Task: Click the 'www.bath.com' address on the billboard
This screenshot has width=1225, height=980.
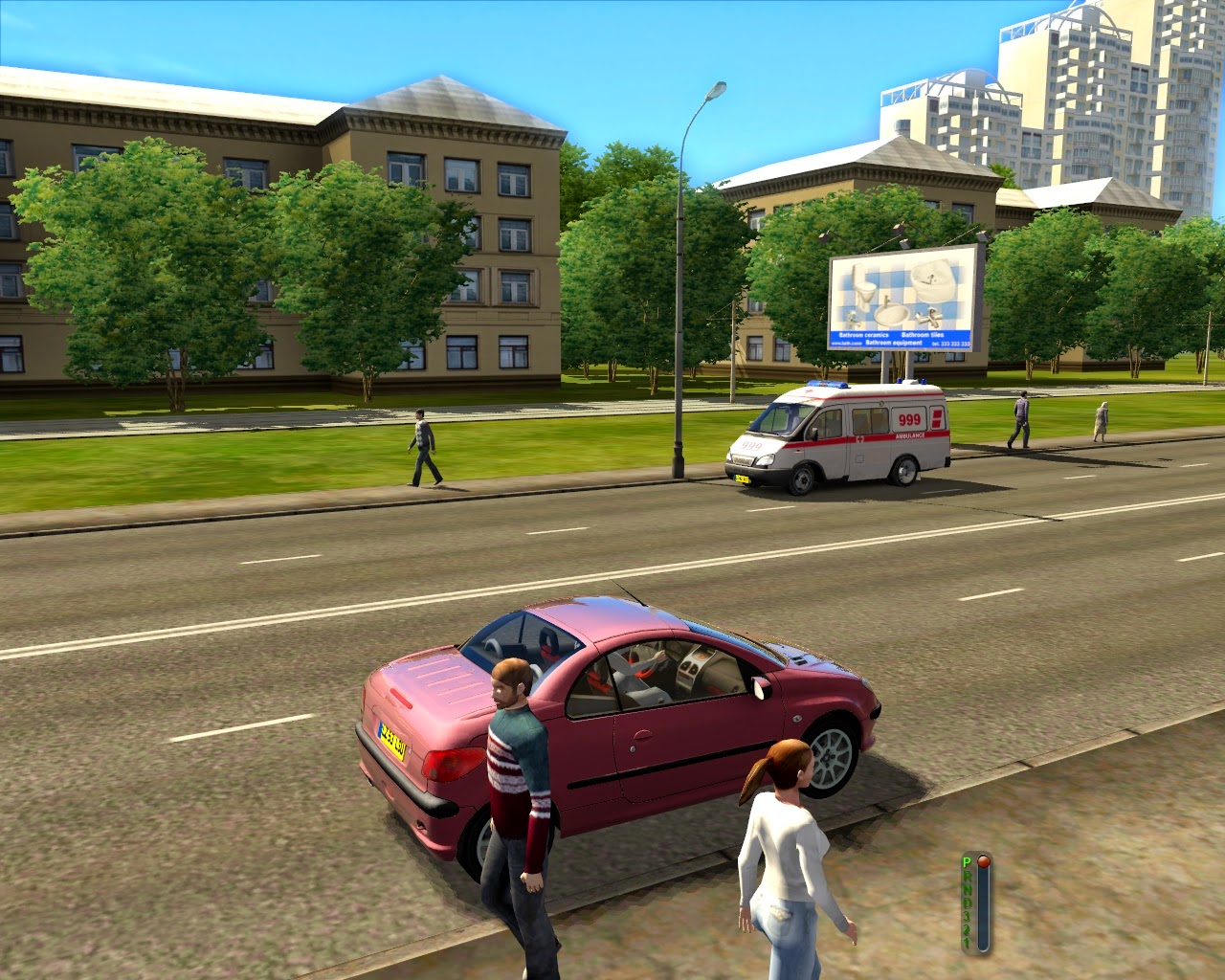Action: (x=846, y=343)
